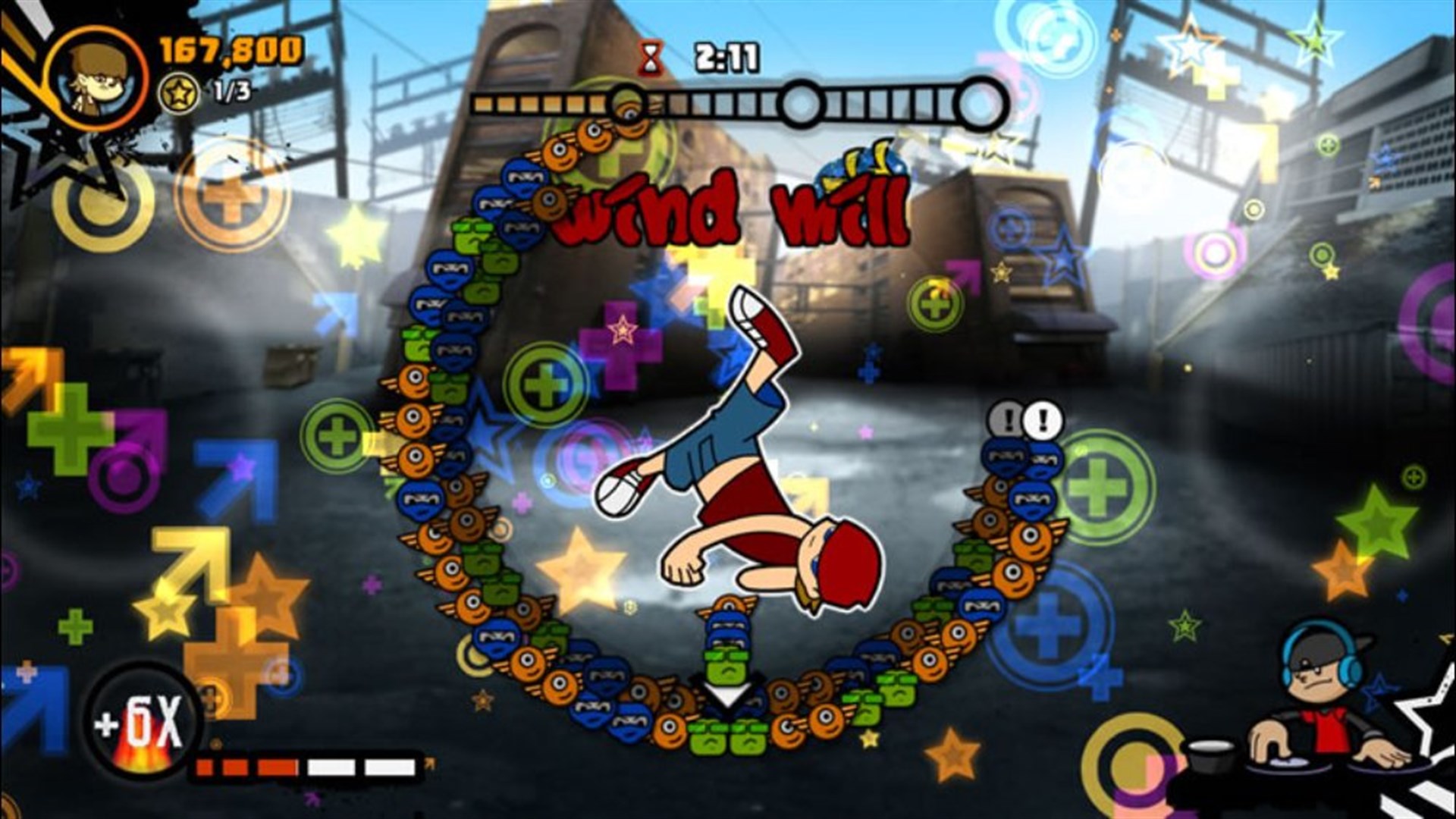Click the glowing green plus power-up
Viewport: 1456px width, 819px height.
pyautogui.click(x=544, y=384)
